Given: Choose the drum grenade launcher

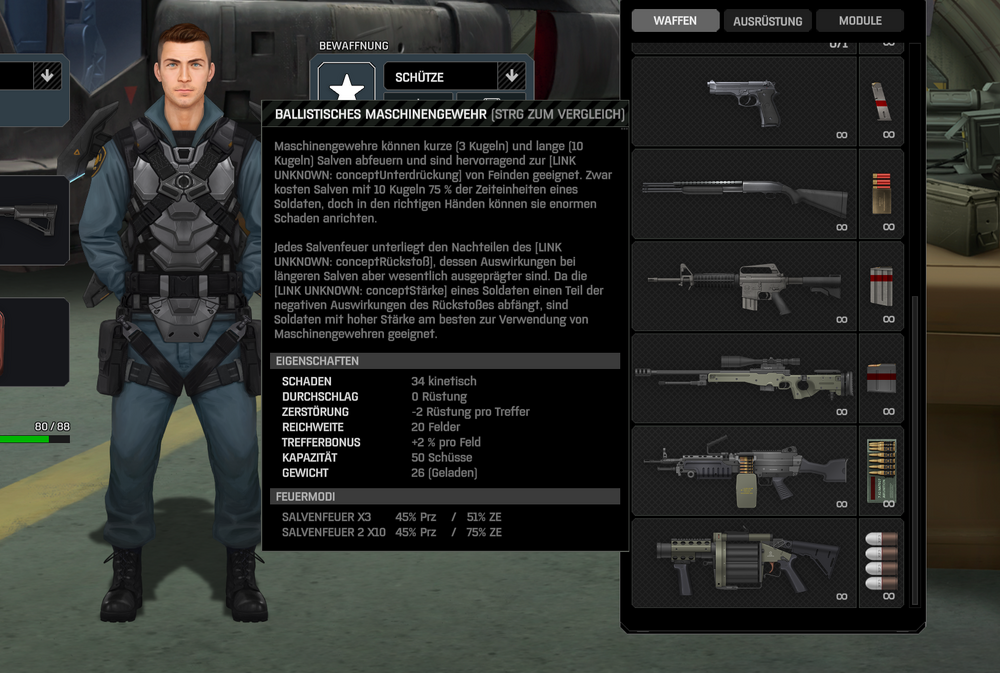Looking at the screenshot, I should tap(744, 562).
